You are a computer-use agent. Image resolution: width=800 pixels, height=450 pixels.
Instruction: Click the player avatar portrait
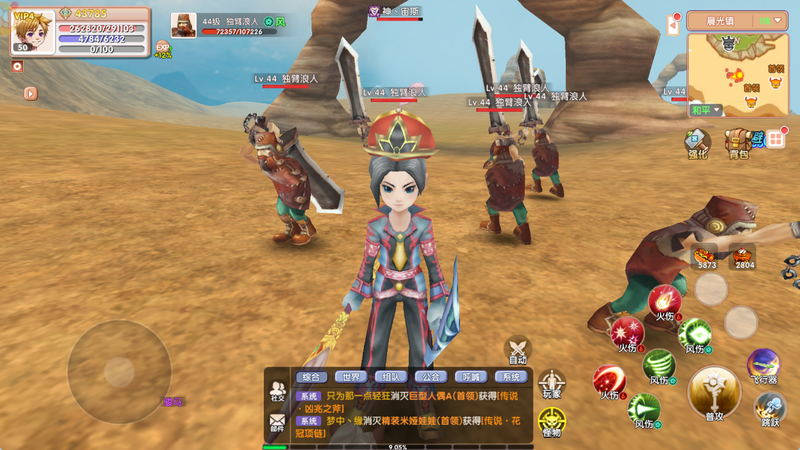pos(32,30)
